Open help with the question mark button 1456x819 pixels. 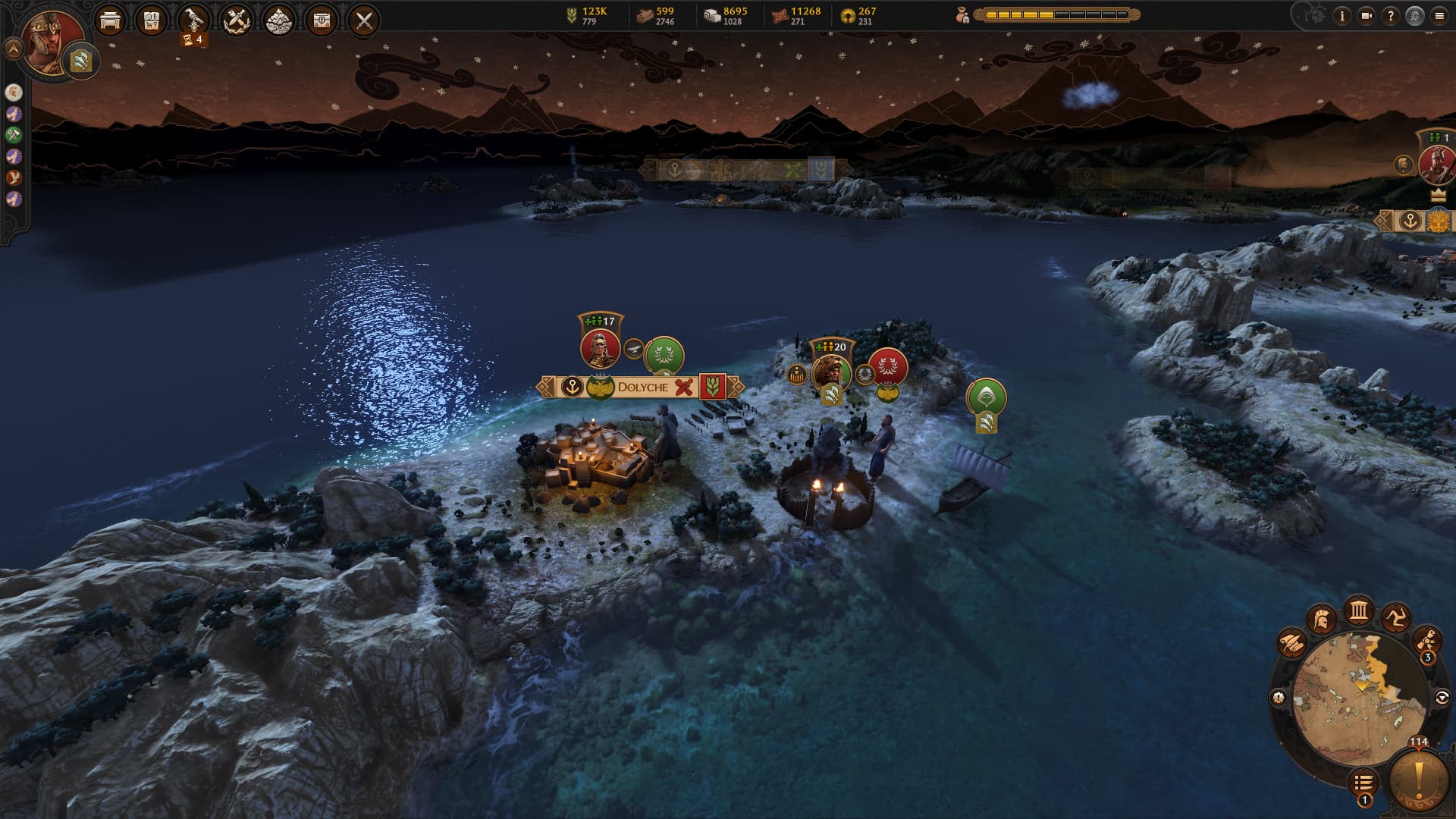coord(1390,16)
